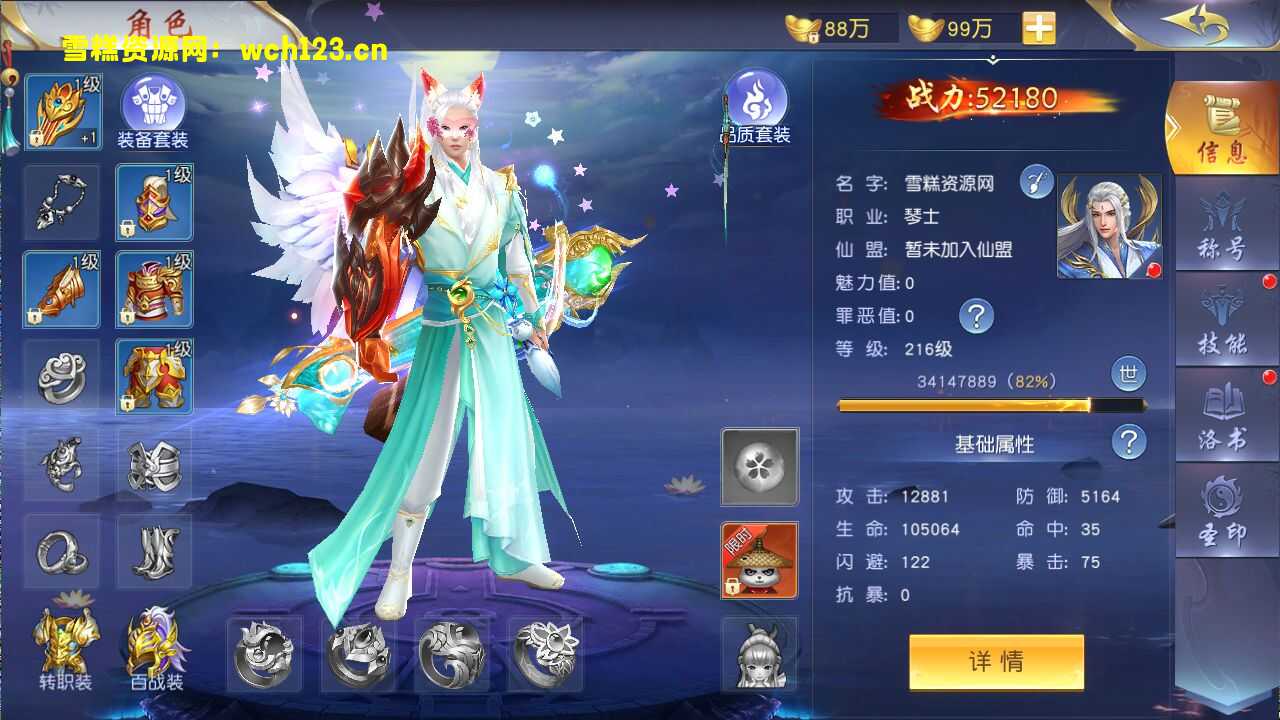Screen dimensions: 1280x720
Task: Tap the + button to add currency
Action: [x=1037, y=27]
